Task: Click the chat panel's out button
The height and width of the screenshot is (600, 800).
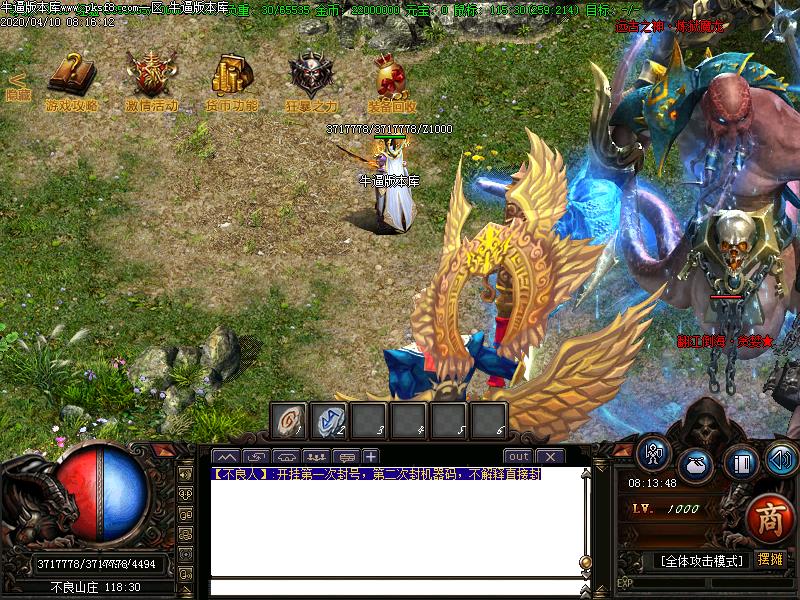Action: 518,456
